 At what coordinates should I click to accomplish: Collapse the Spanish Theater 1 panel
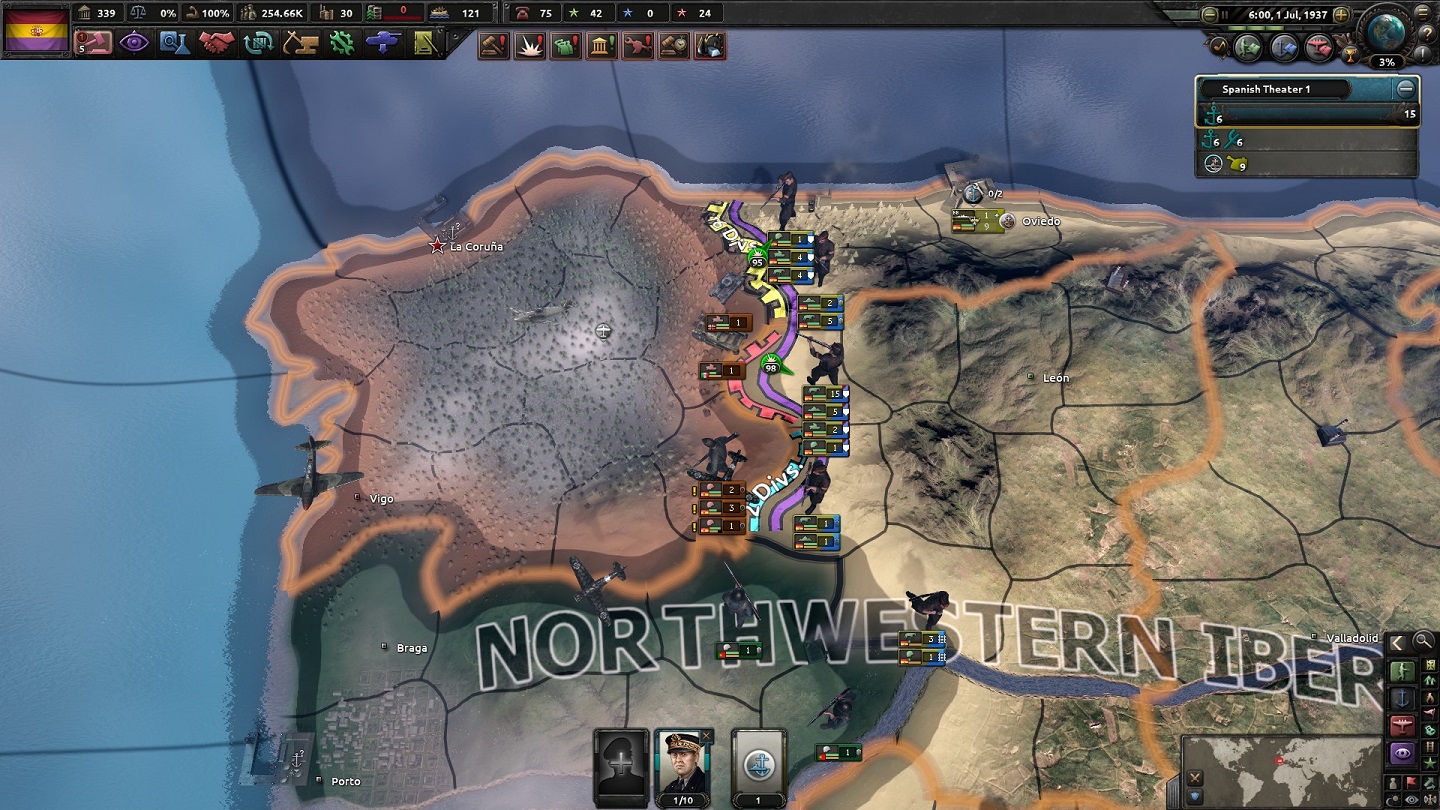pyautogui.click(x=1410, y=88)
